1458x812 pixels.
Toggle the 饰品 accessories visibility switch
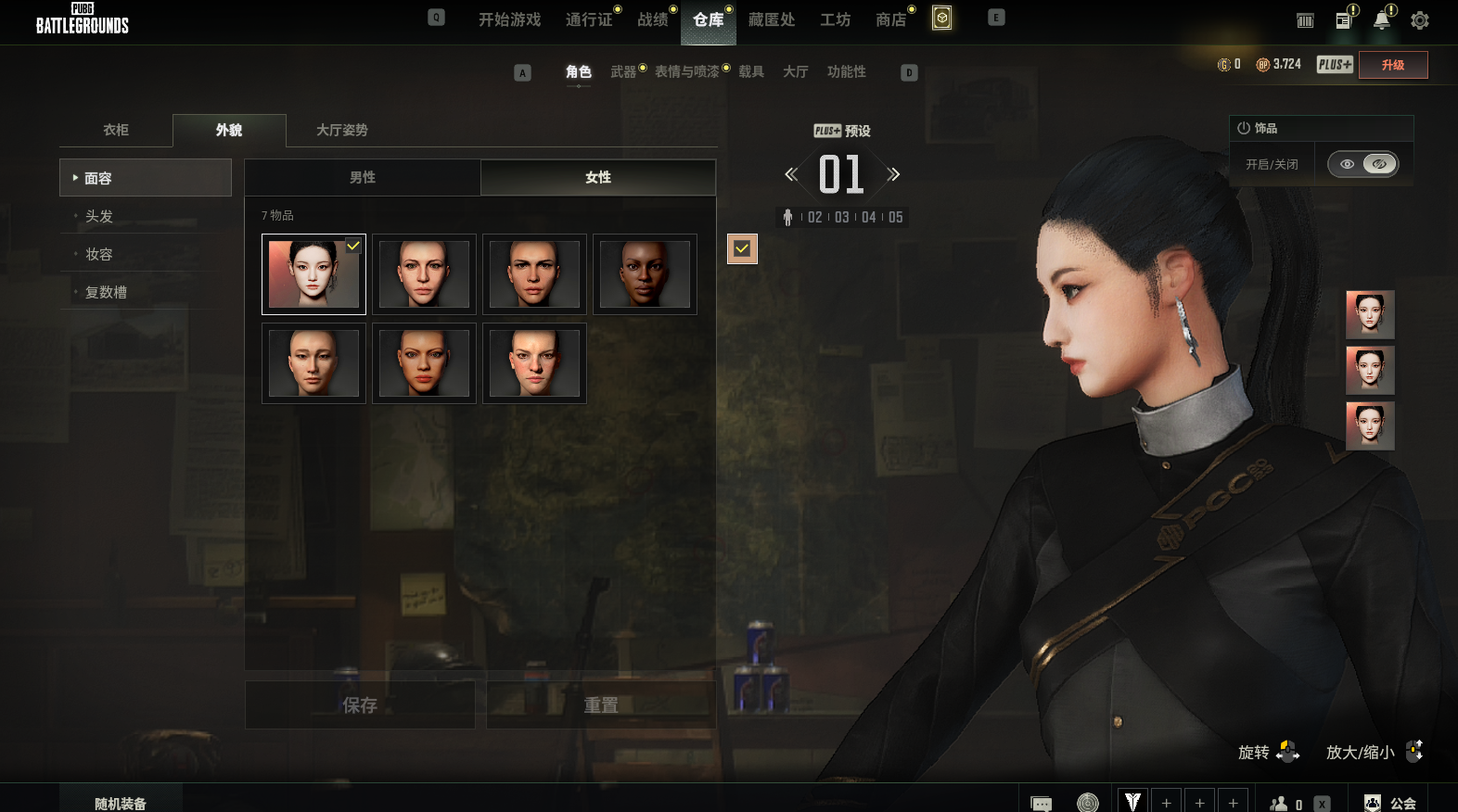tap(1362, 164)
